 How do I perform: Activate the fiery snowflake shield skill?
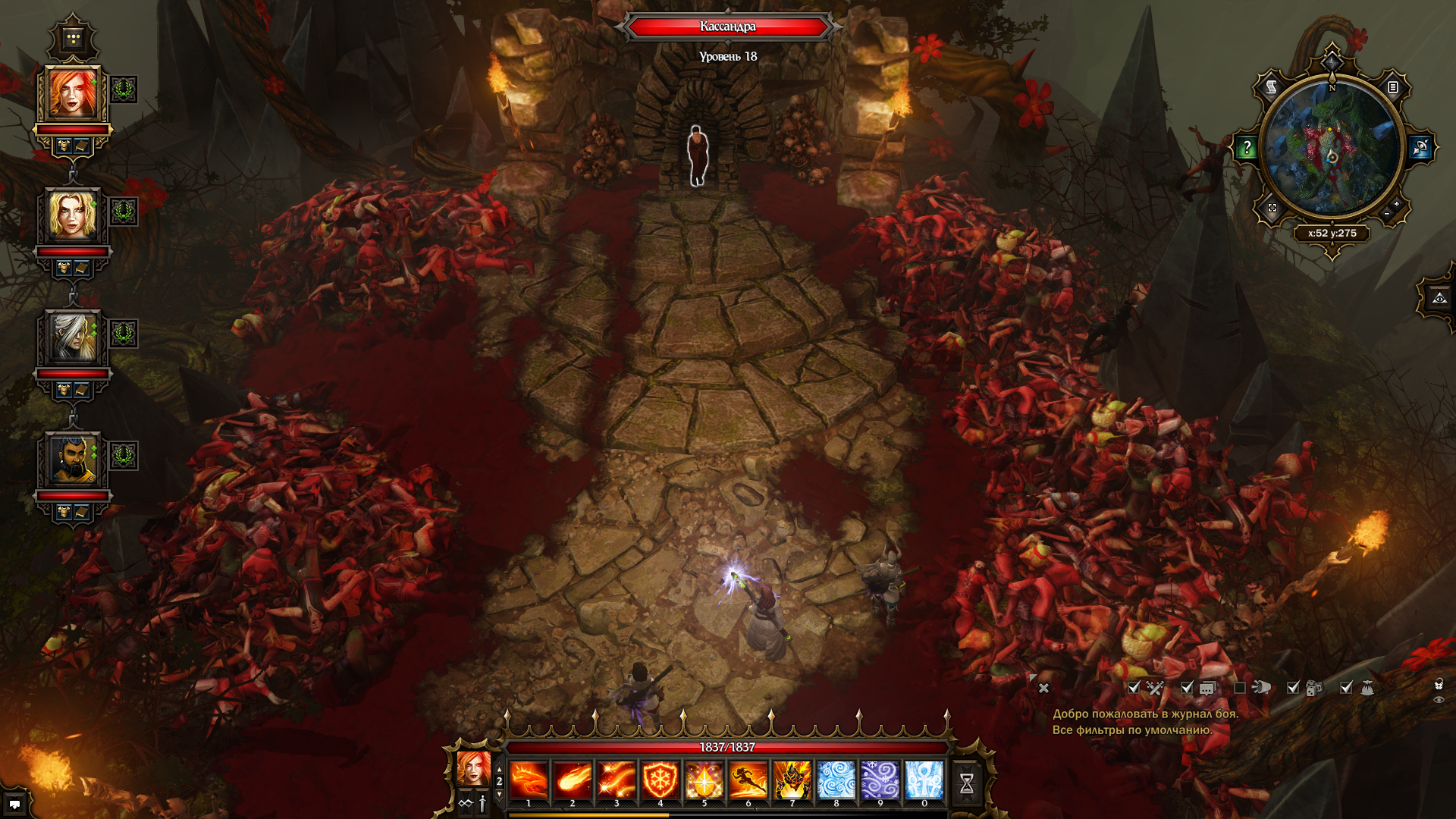click(x=660, y=780)
